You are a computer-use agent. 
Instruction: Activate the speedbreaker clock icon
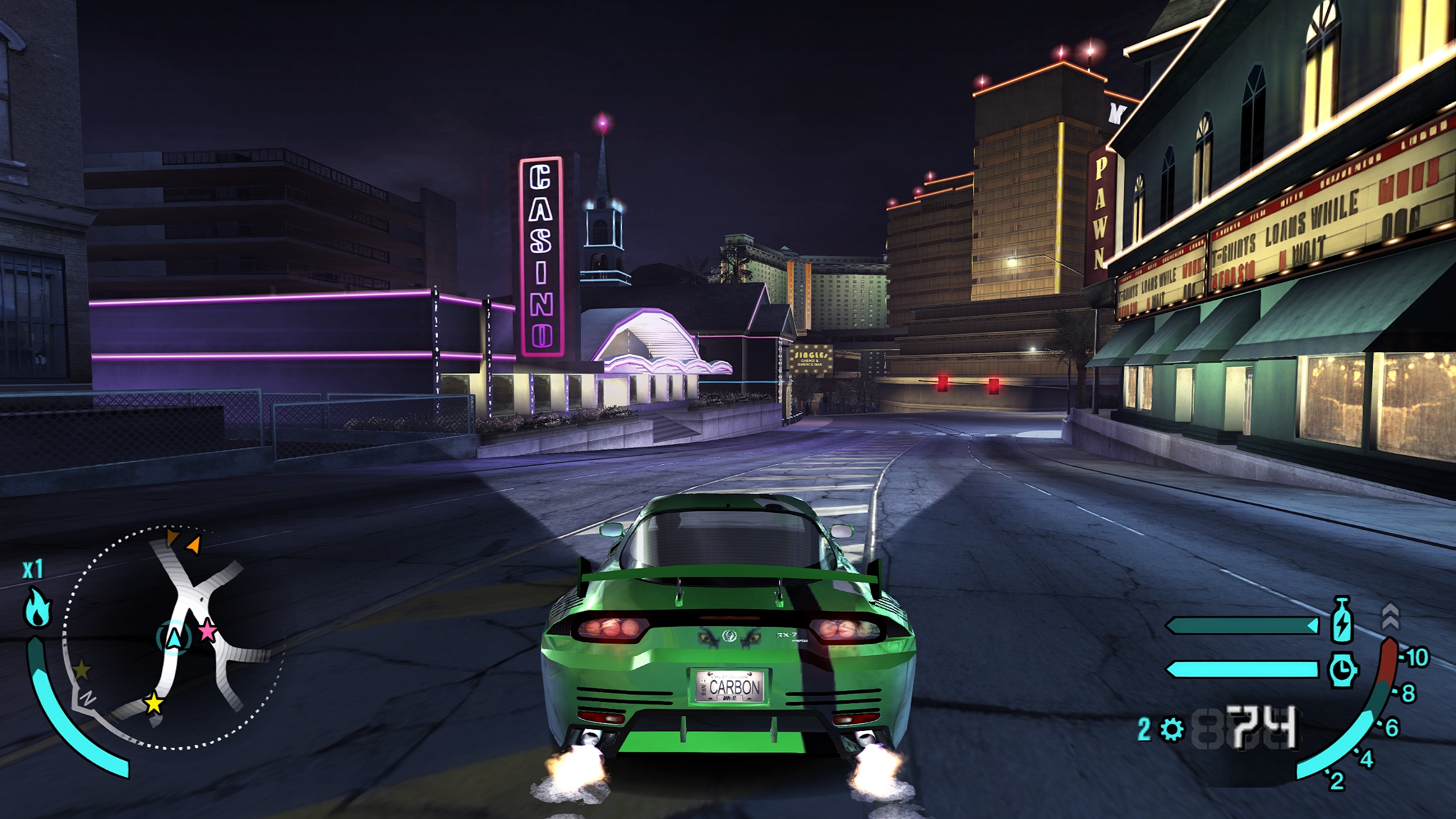pyautogui.click(x=1342, y=669)
